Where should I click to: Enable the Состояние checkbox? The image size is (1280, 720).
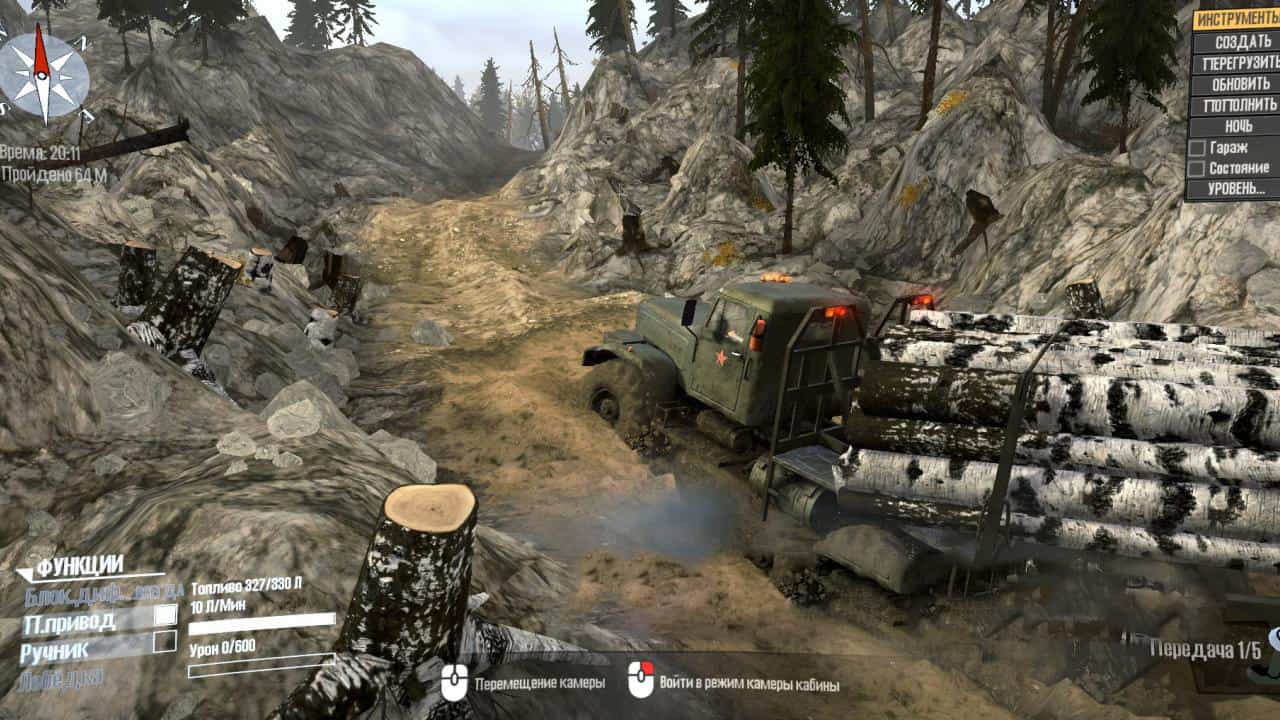[1196, 168]
